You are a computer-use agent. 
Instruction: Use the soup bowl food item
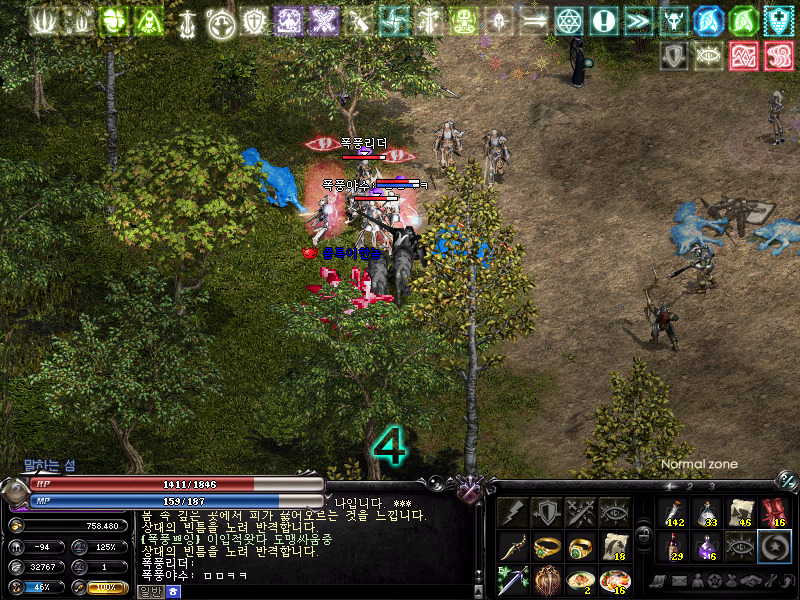581,581
